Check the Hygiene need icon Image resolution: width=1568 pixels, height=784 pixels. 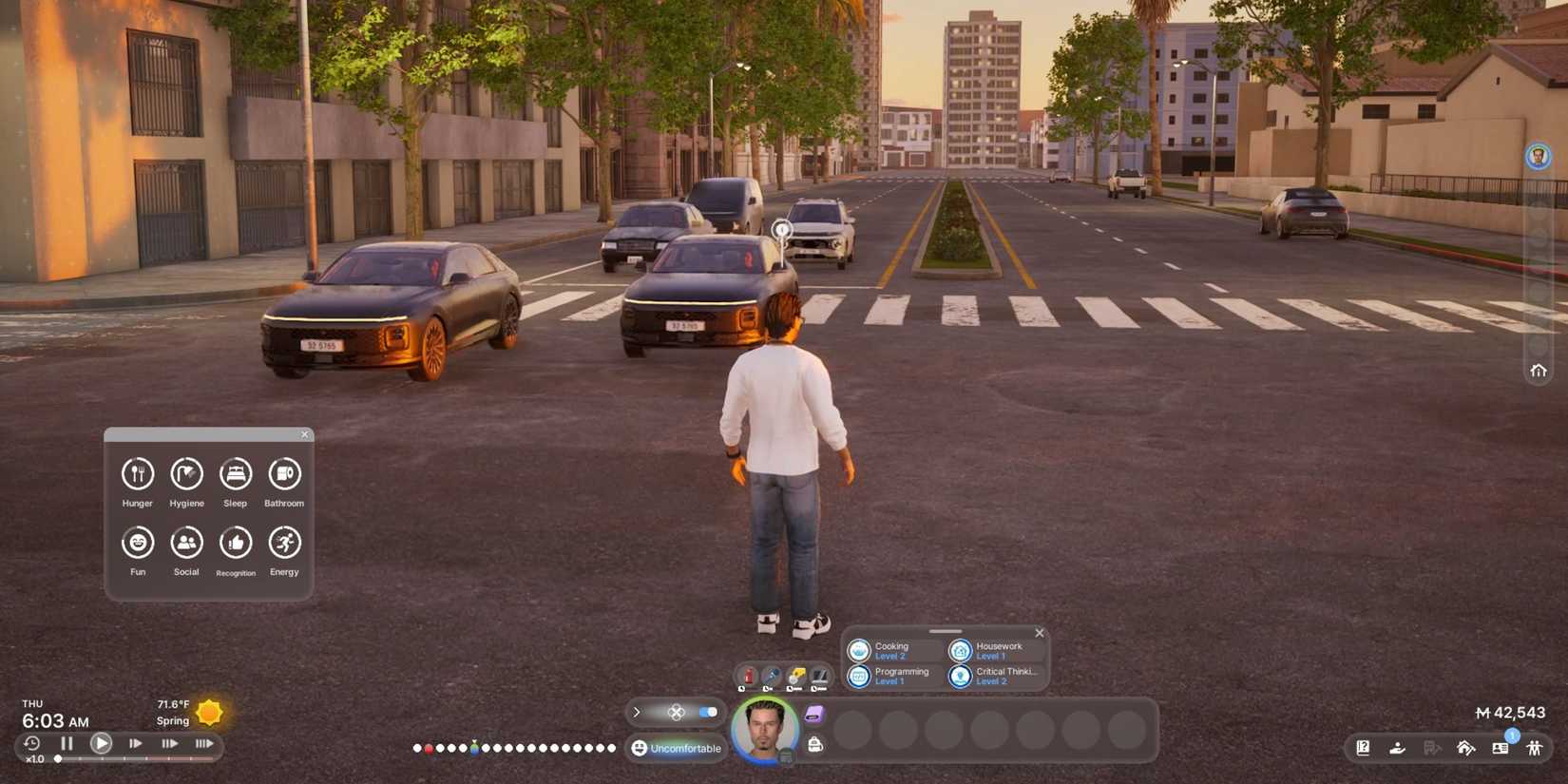[186, 474]
